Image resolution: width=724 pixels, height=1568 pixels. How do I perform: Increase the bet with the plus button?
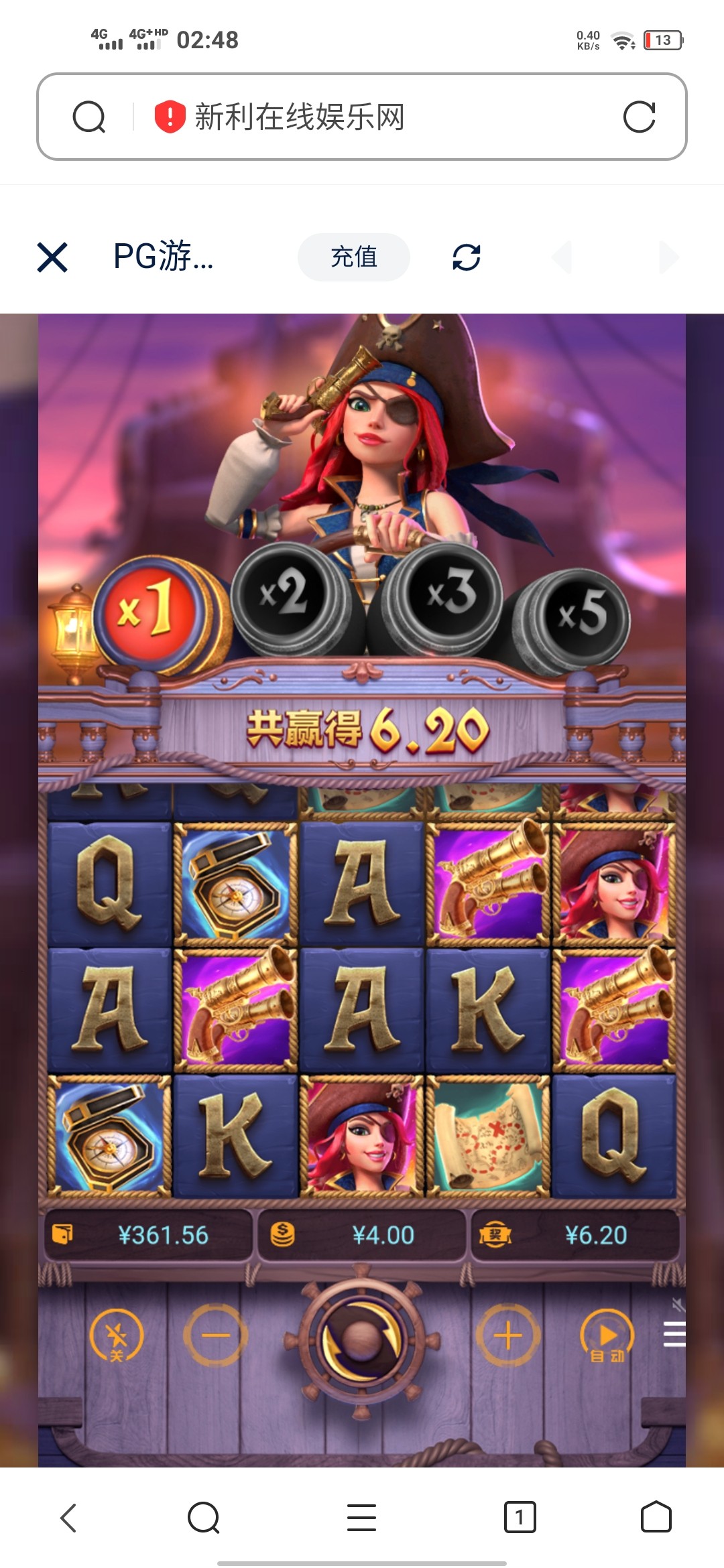pyautogui.click(x=507, y=1335)
